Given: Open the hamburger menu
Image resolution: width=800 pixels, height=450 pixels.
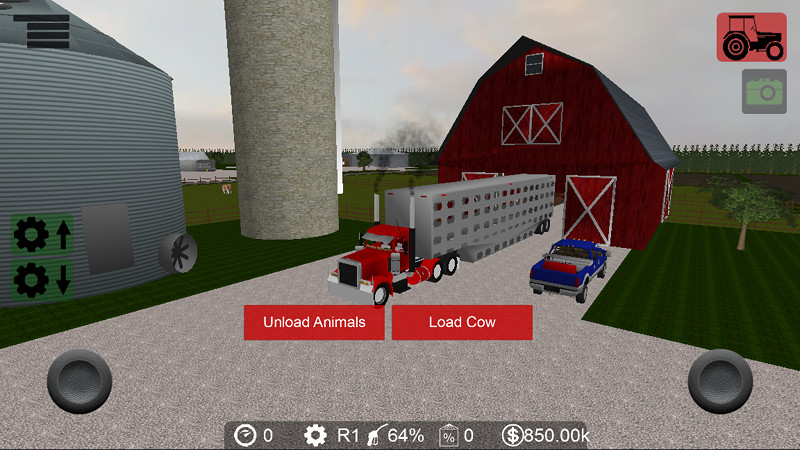Looking at the screenshot, I should coord(48,30).
